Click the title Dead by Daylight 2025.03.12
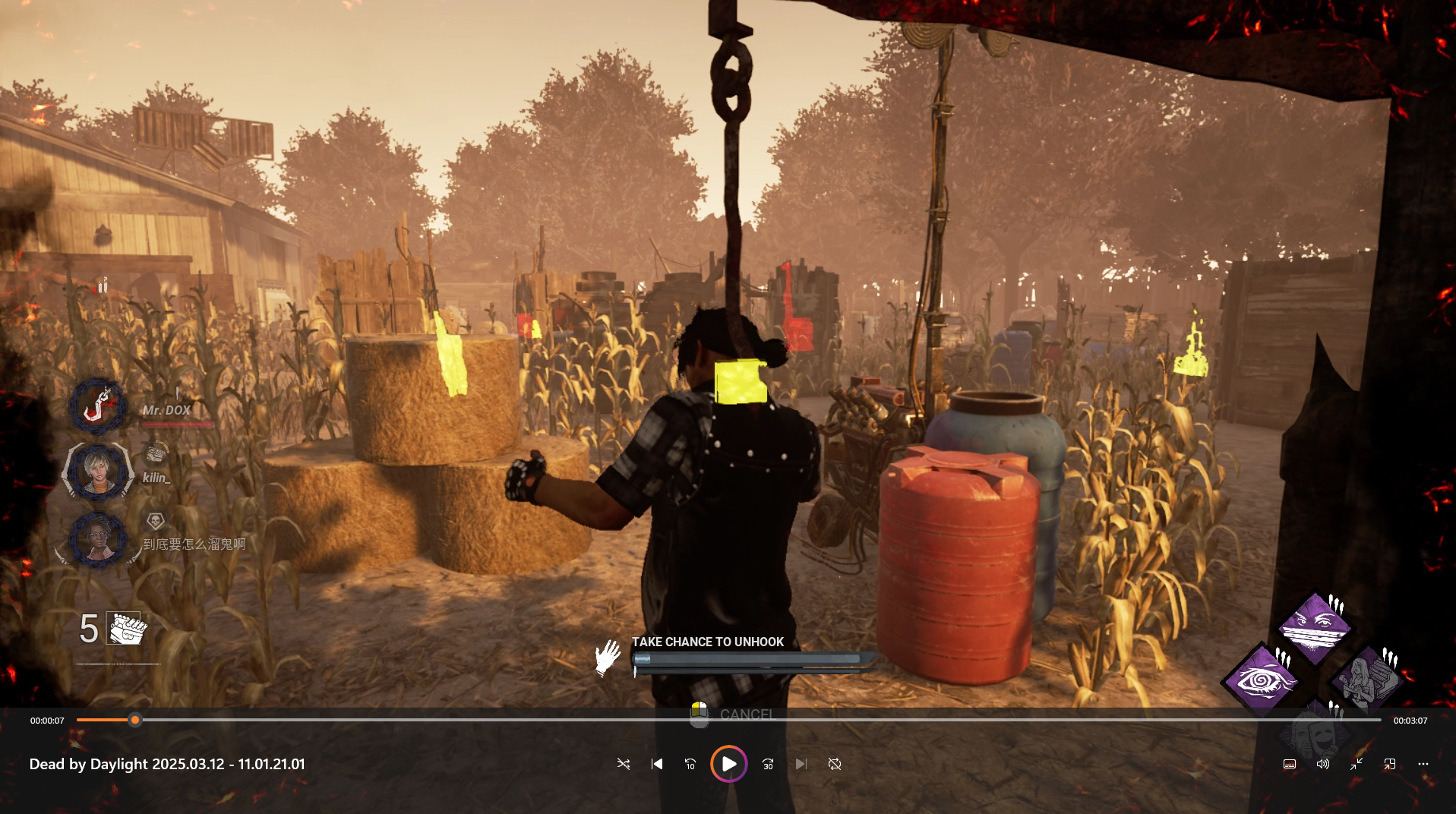The height and width of the screenshot is (814, 1456). pyautogui.click(x=166, y=764)
